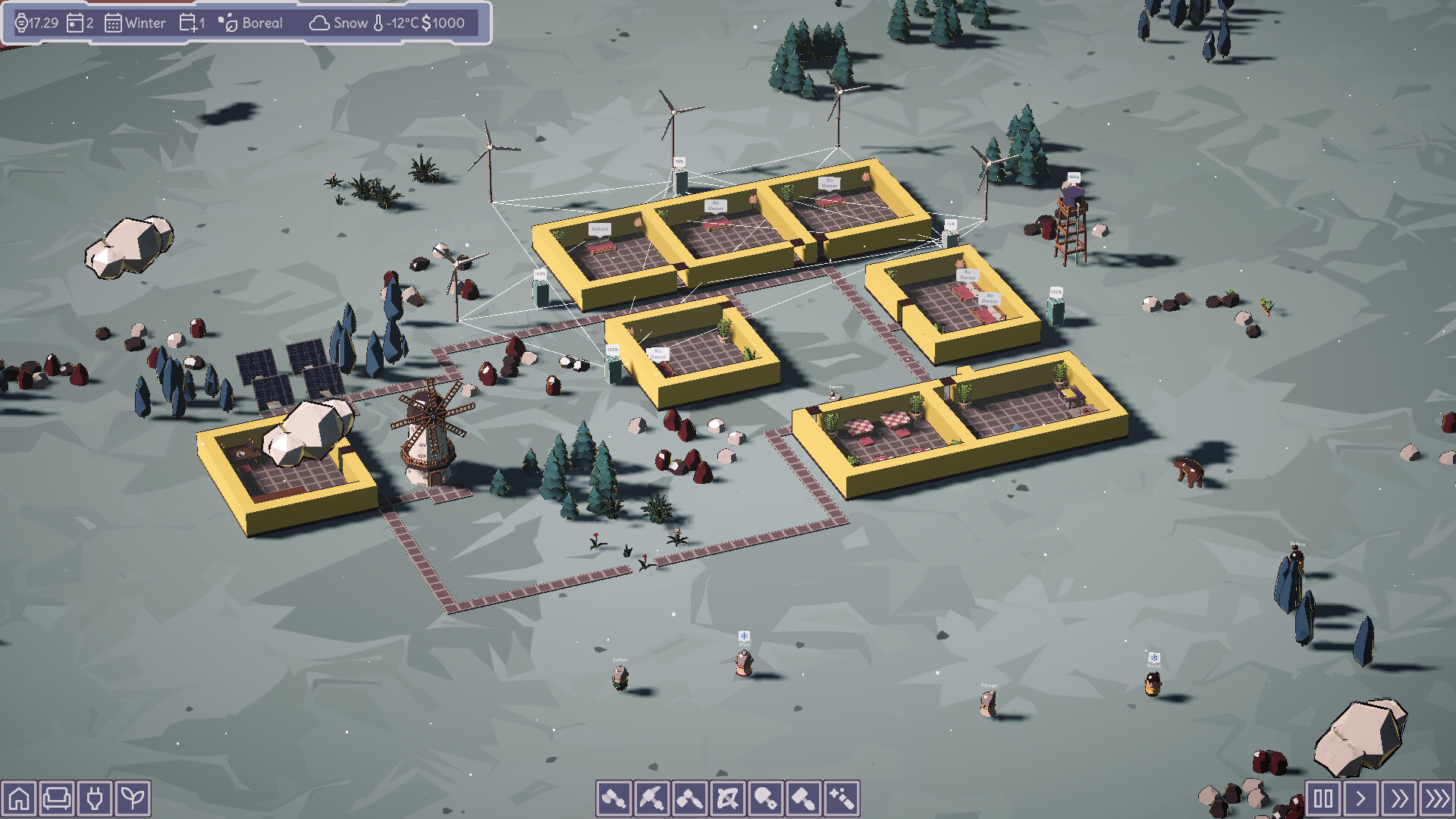Open the house building category
The width and height of the screenshot is (1456, 819).
[19, 799]
